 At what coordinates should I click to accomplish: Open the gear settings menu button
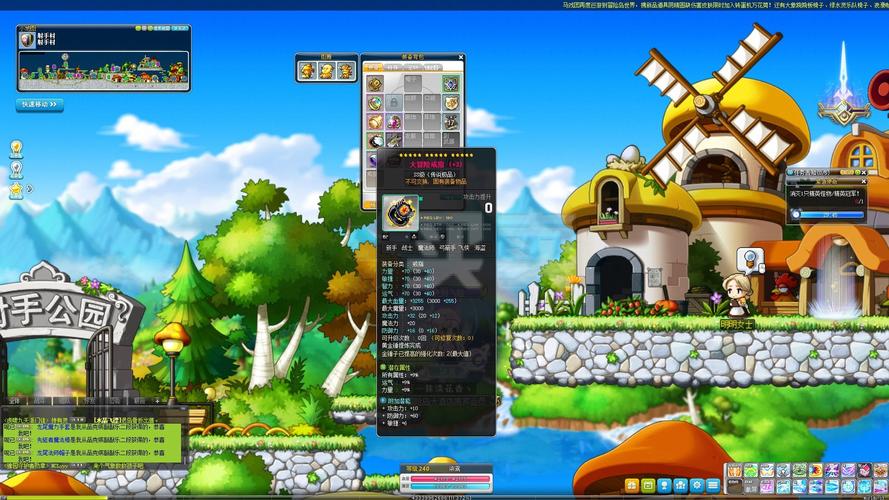pyautogui.click(x=697, y=485)
